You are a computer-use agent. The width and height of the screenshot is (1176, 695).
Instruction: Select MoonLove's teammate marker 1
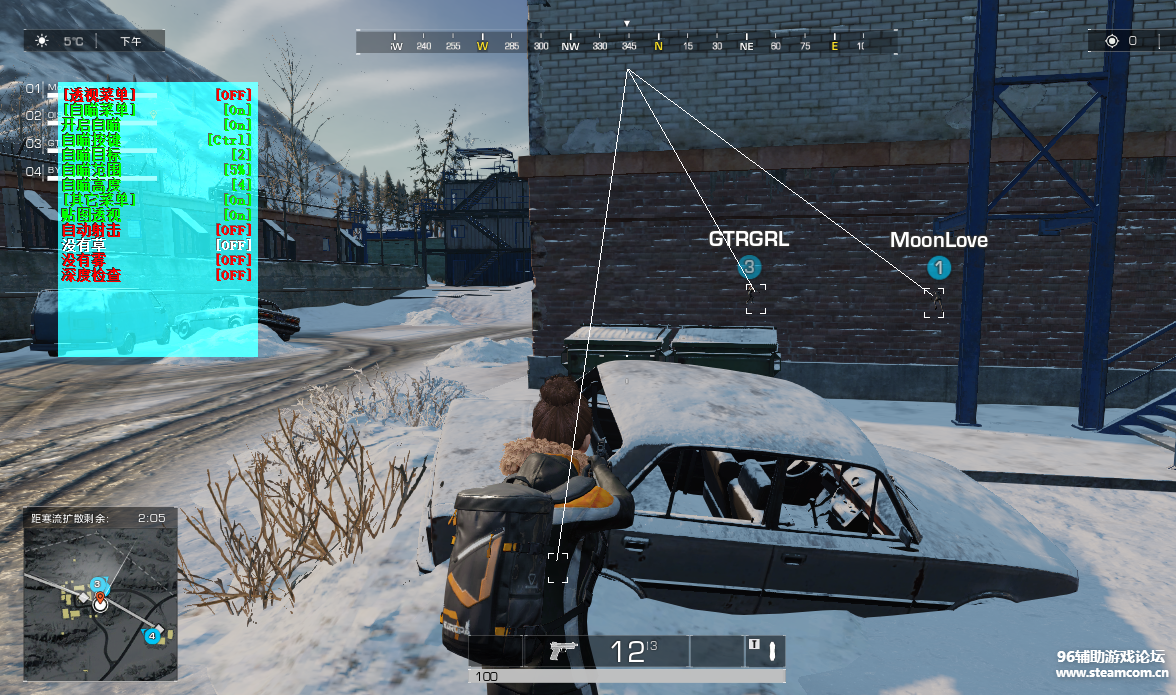point(938,268)
